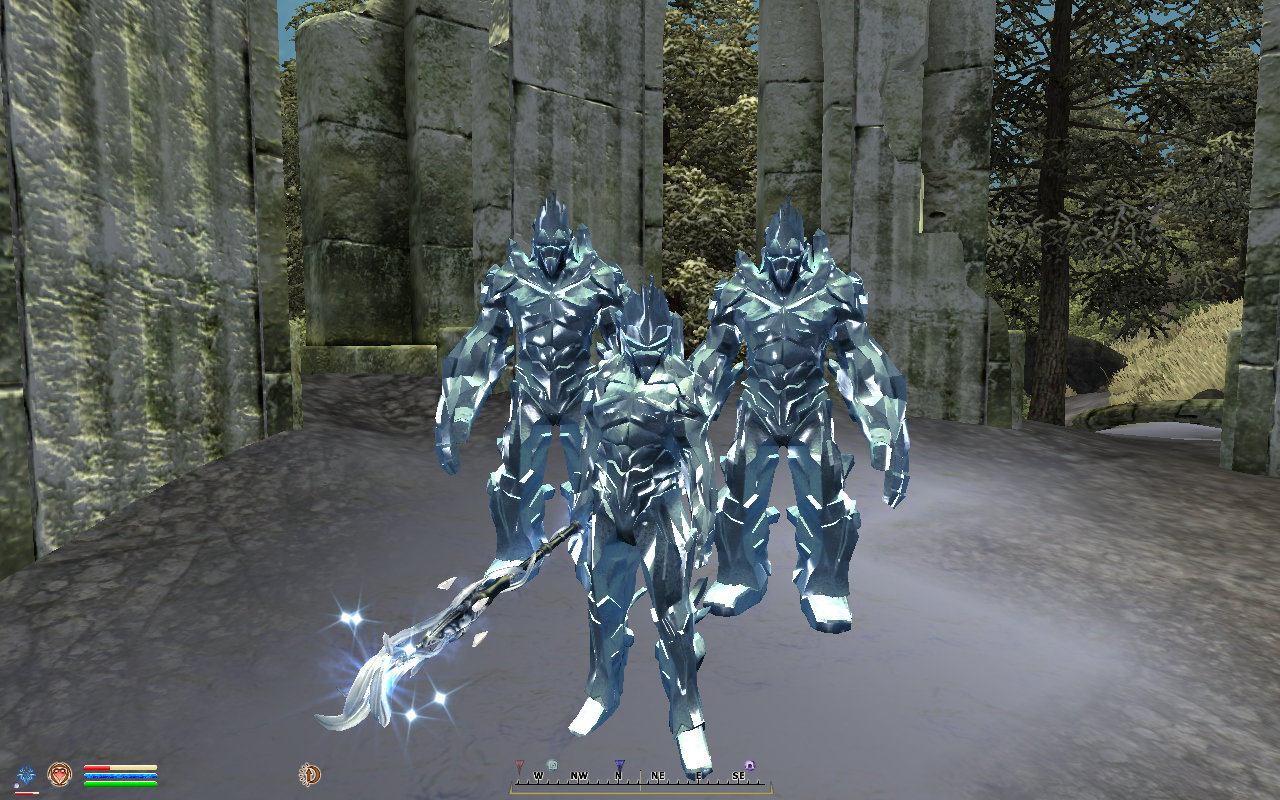Select the teal location marker near W on compass
Viewport: 1280px width, 800px height.
point(554,764)
